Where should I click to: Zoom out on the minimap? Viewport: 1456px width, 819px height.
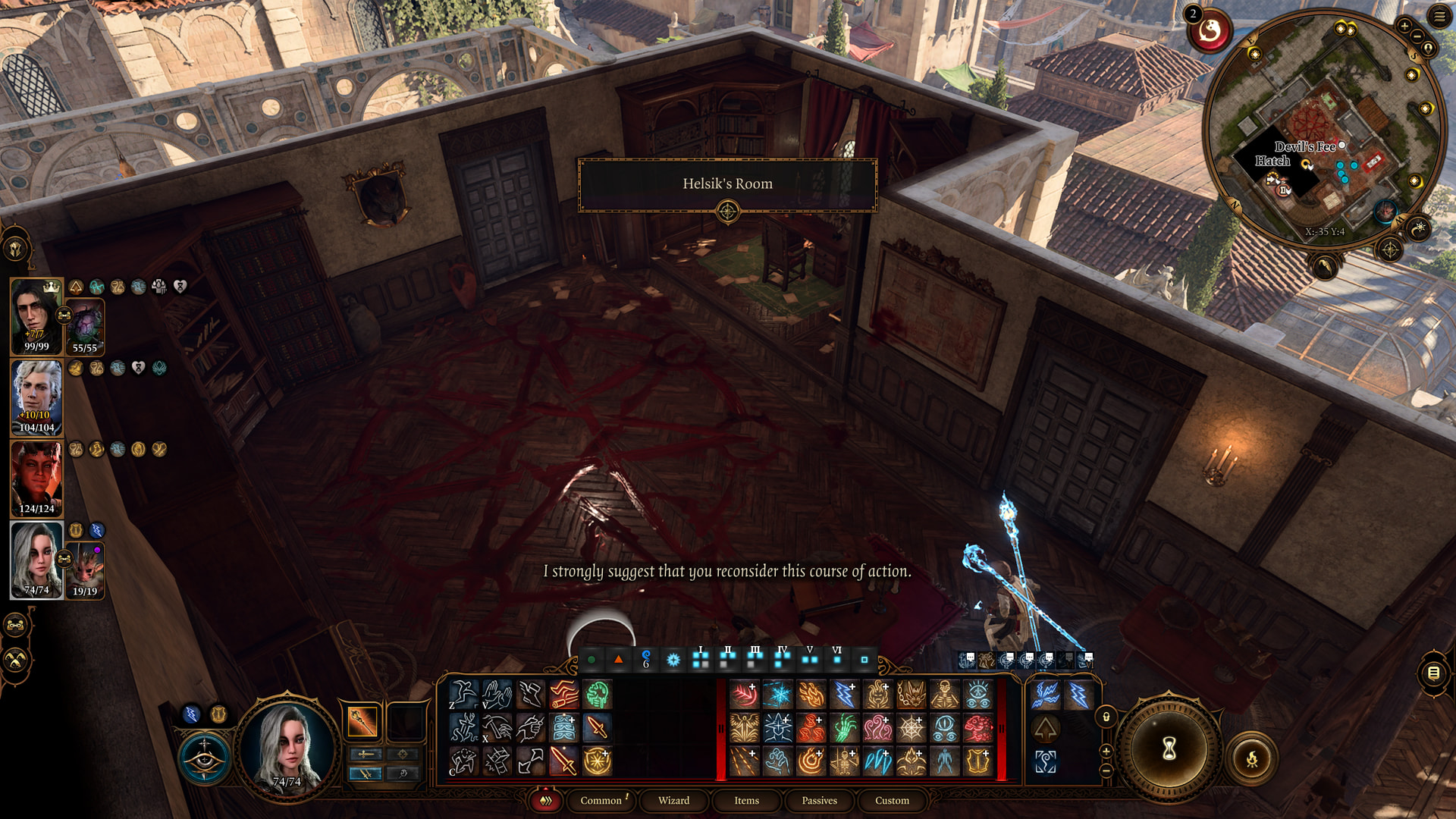pos(1417,36)
